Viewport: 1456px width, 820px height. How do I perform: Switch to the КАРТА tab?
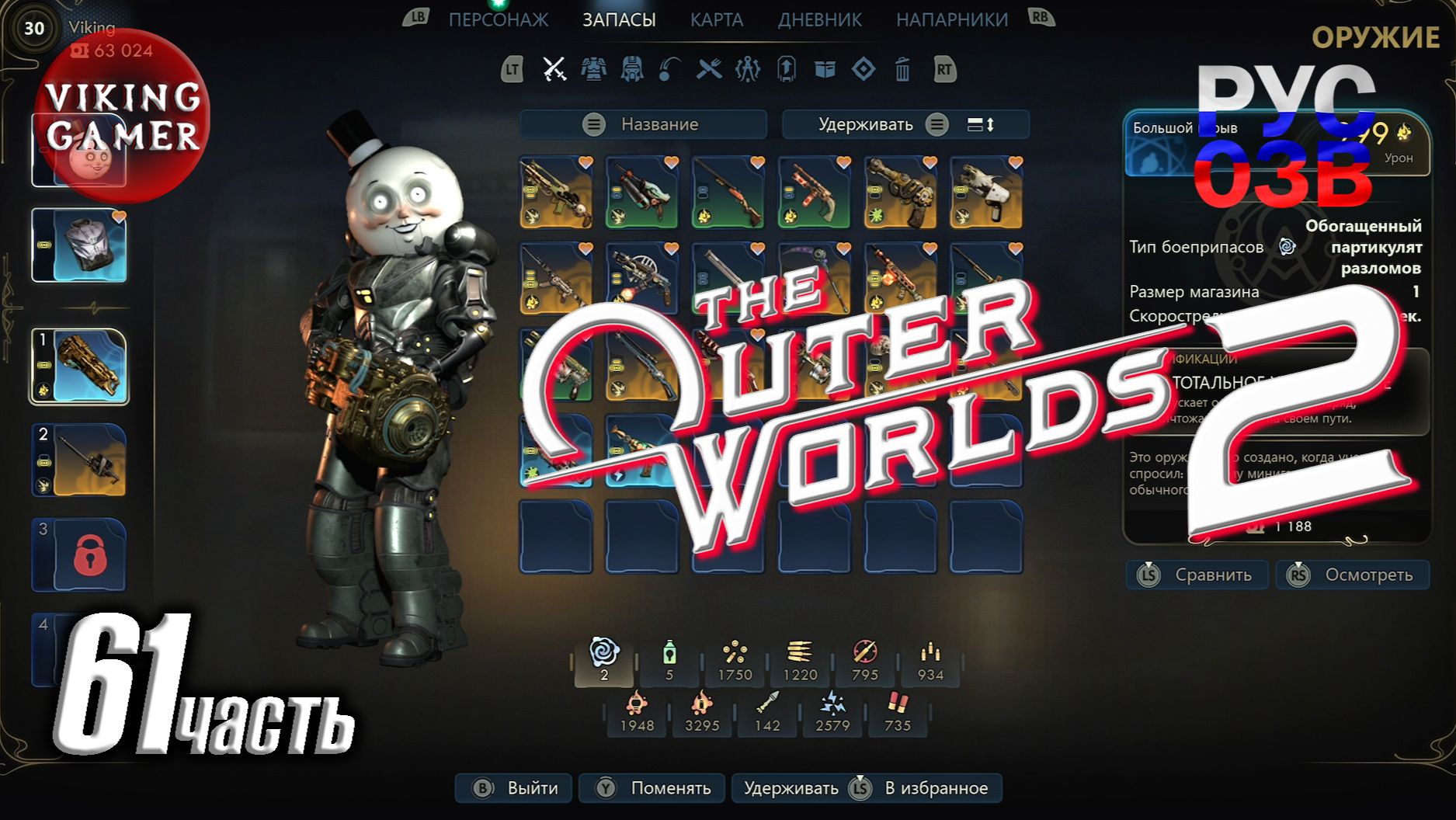tap(717, 19)
